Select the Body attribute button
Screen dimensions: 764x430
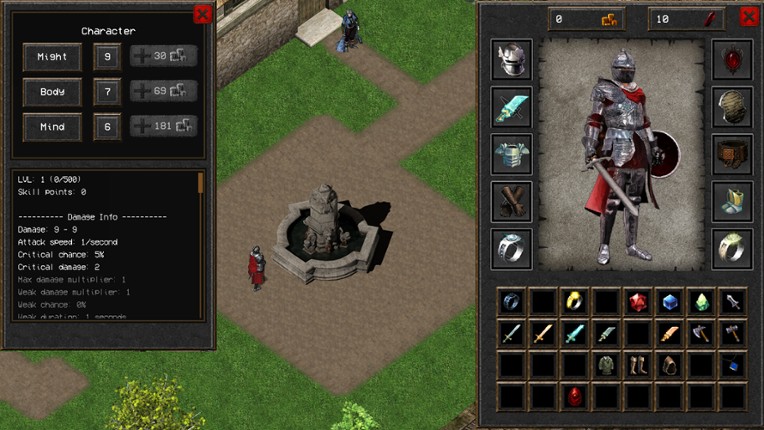coord(52,92)
